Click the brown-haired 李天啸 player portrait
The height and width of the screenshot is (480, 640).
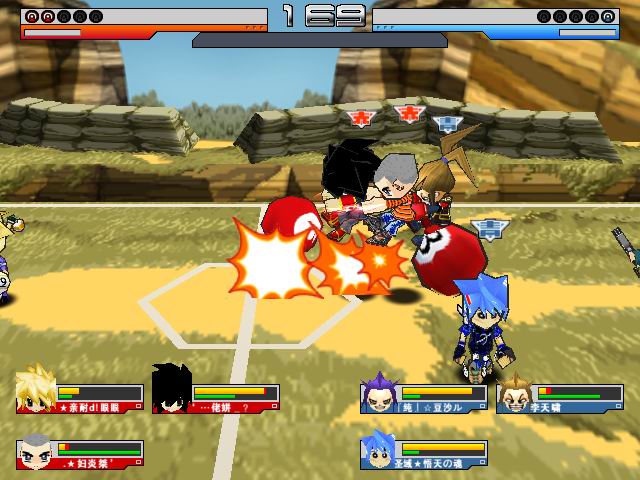tap(515, 392)
